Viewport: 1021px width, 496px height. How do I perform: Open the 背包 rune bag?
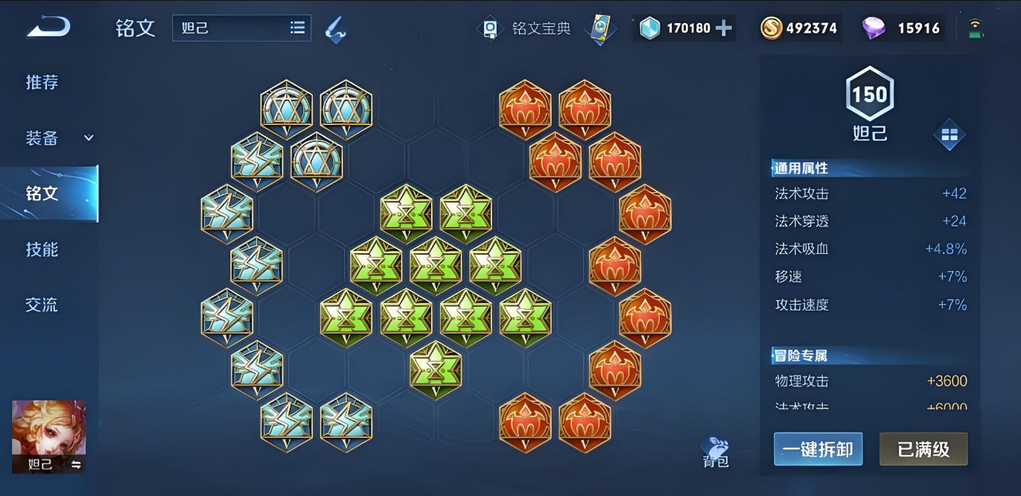click(716, 452)
